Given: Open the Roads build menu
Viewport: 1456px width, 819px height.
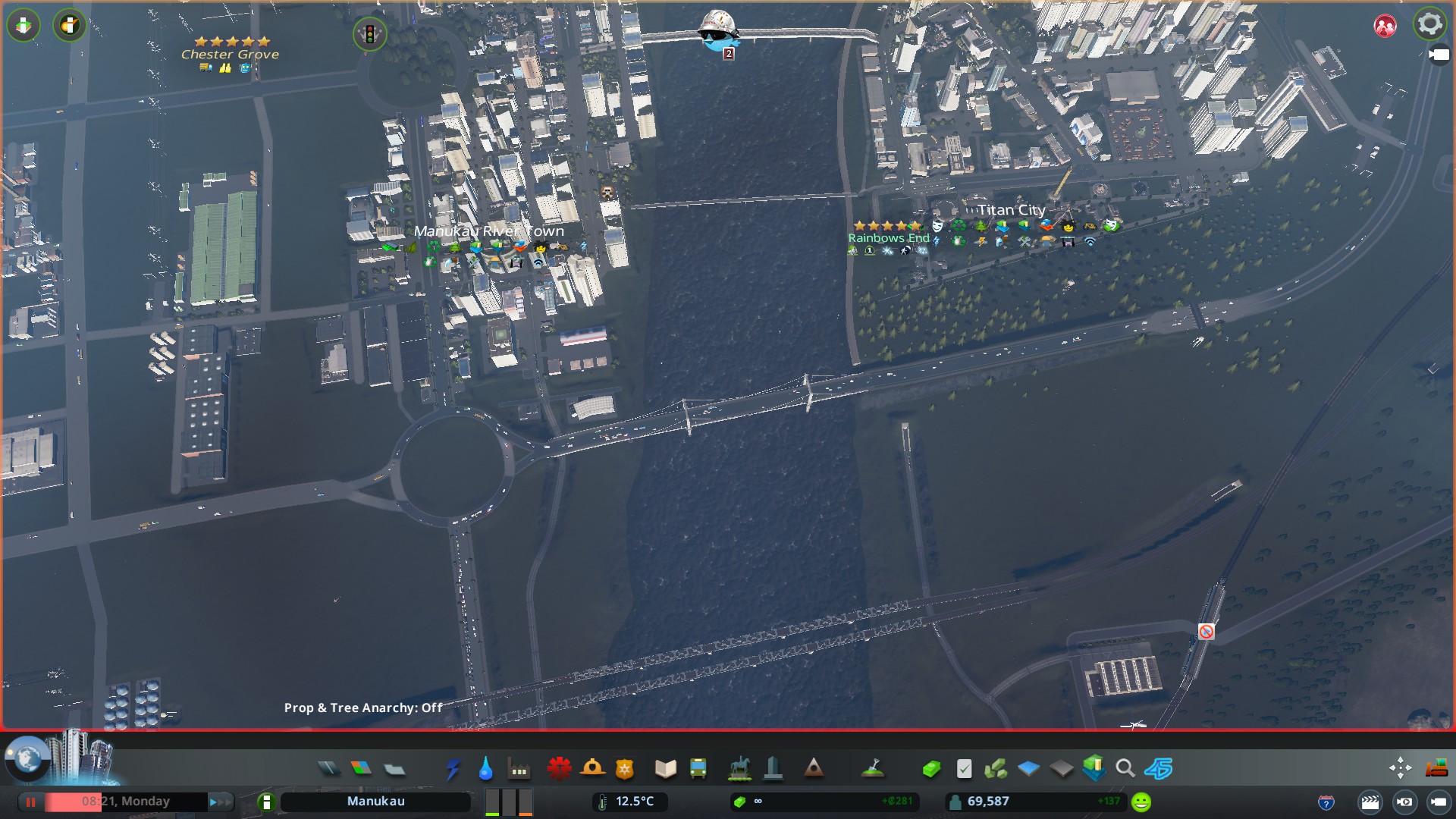Looking at the screenshot, I should pos(328,769).
